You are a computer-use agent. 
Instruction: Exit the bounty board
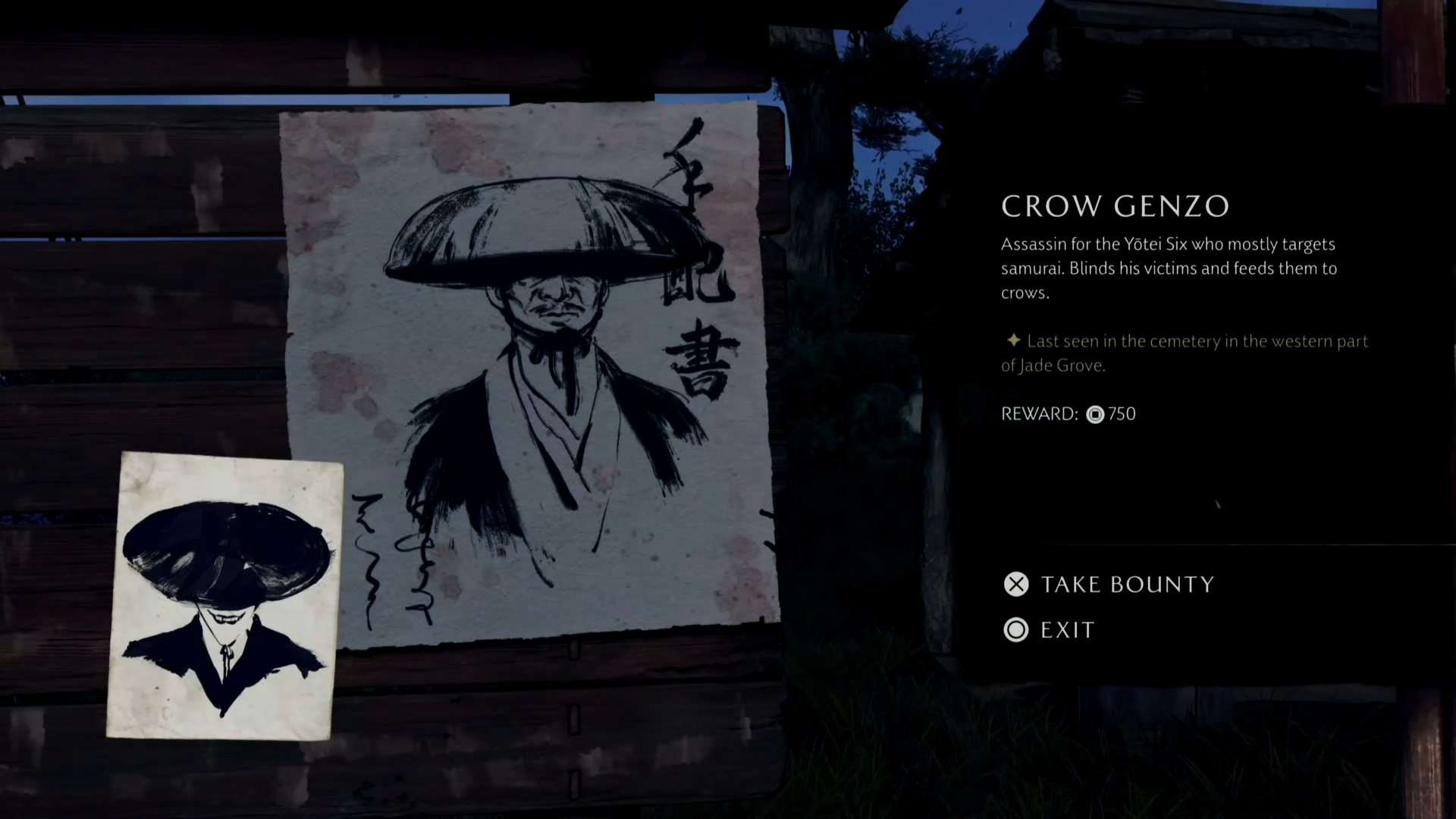[1050, 630]
